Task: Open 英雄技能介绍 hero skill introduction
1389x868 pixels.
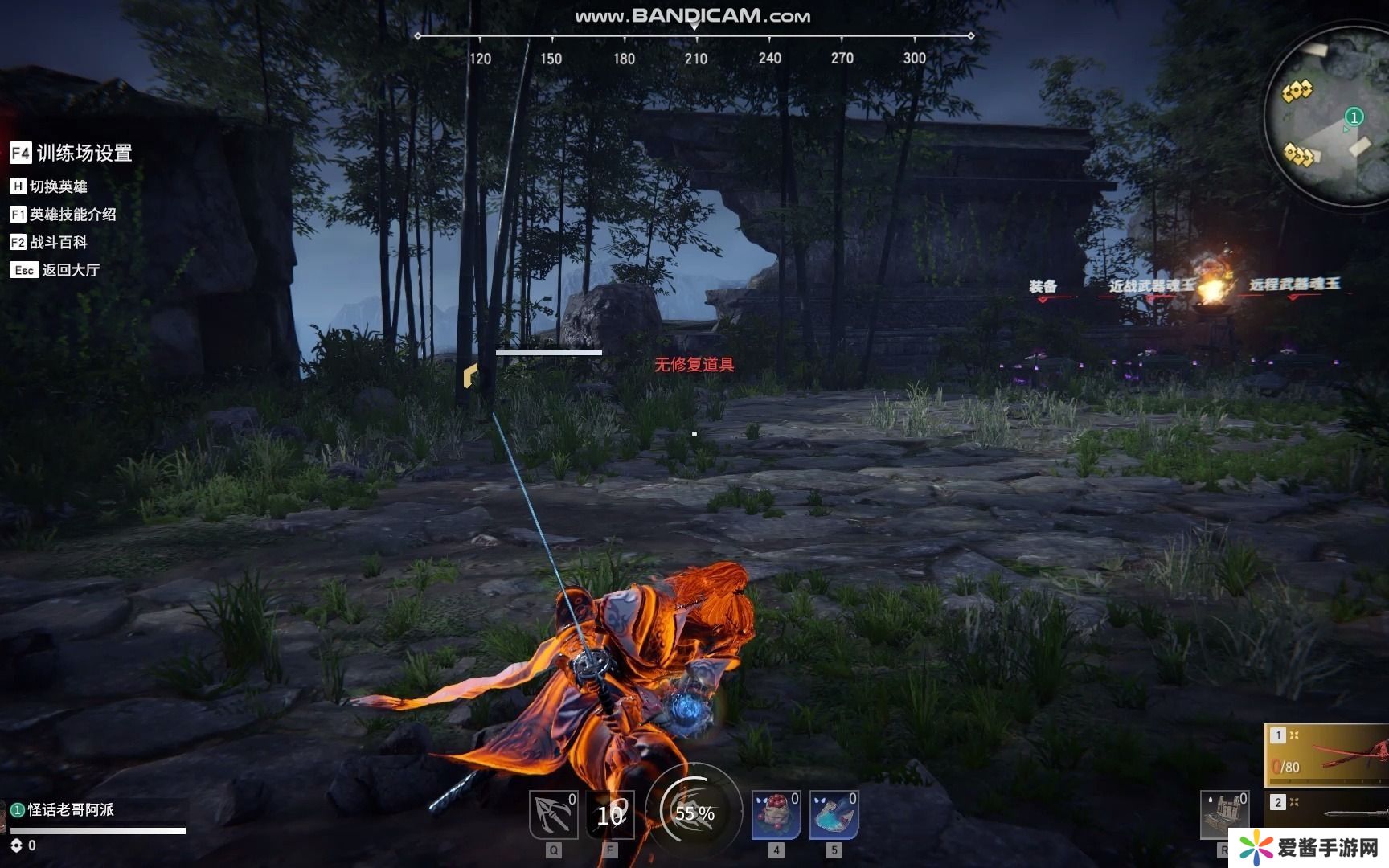Action: 63,215
